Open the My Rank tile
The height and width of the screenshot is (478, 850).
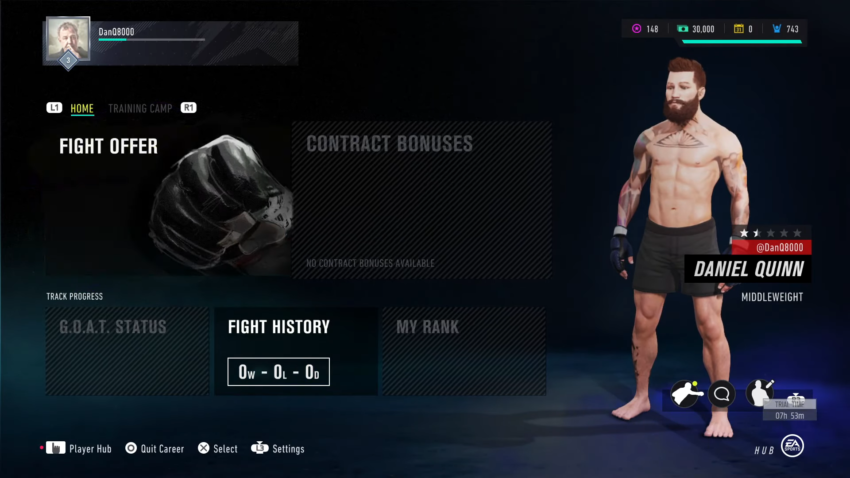pyautogui.click(x=463, y=351)
